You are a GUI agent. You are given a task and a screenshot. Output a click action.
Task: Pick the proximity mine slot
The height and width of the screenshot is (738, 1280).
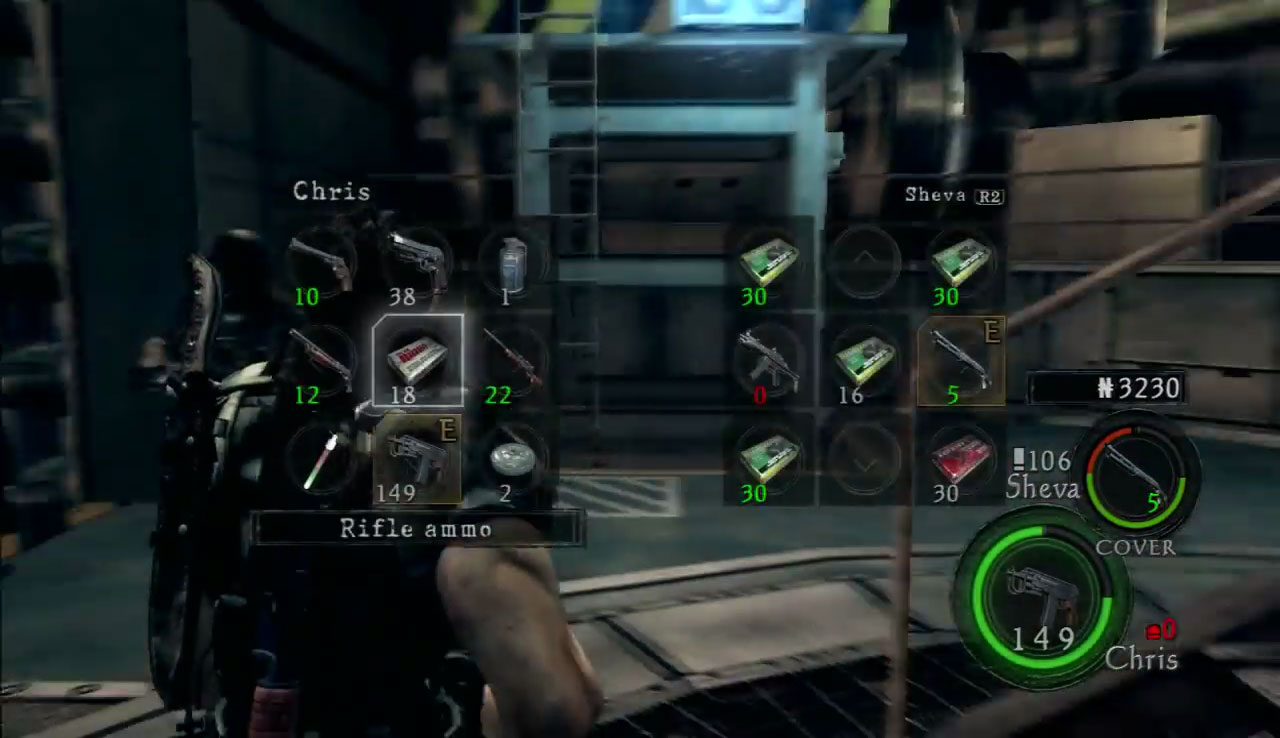(510, 458)
